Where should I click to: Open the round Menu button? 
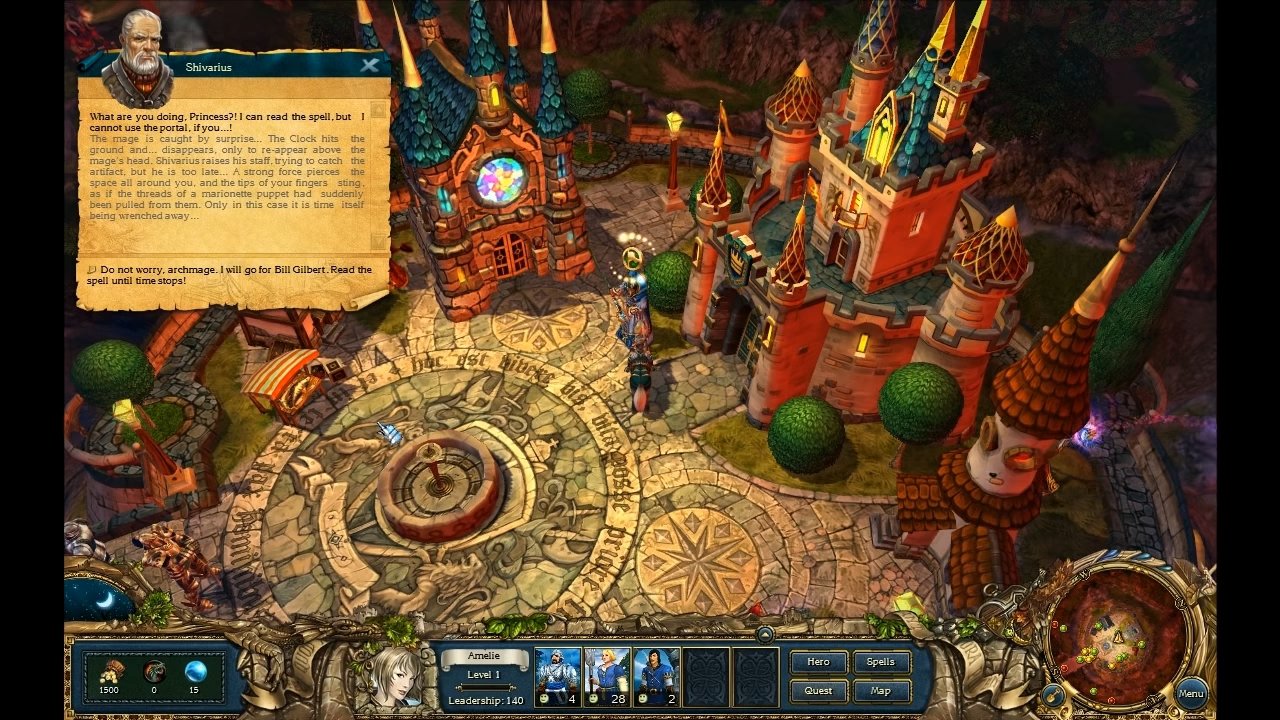(1190, 694)
